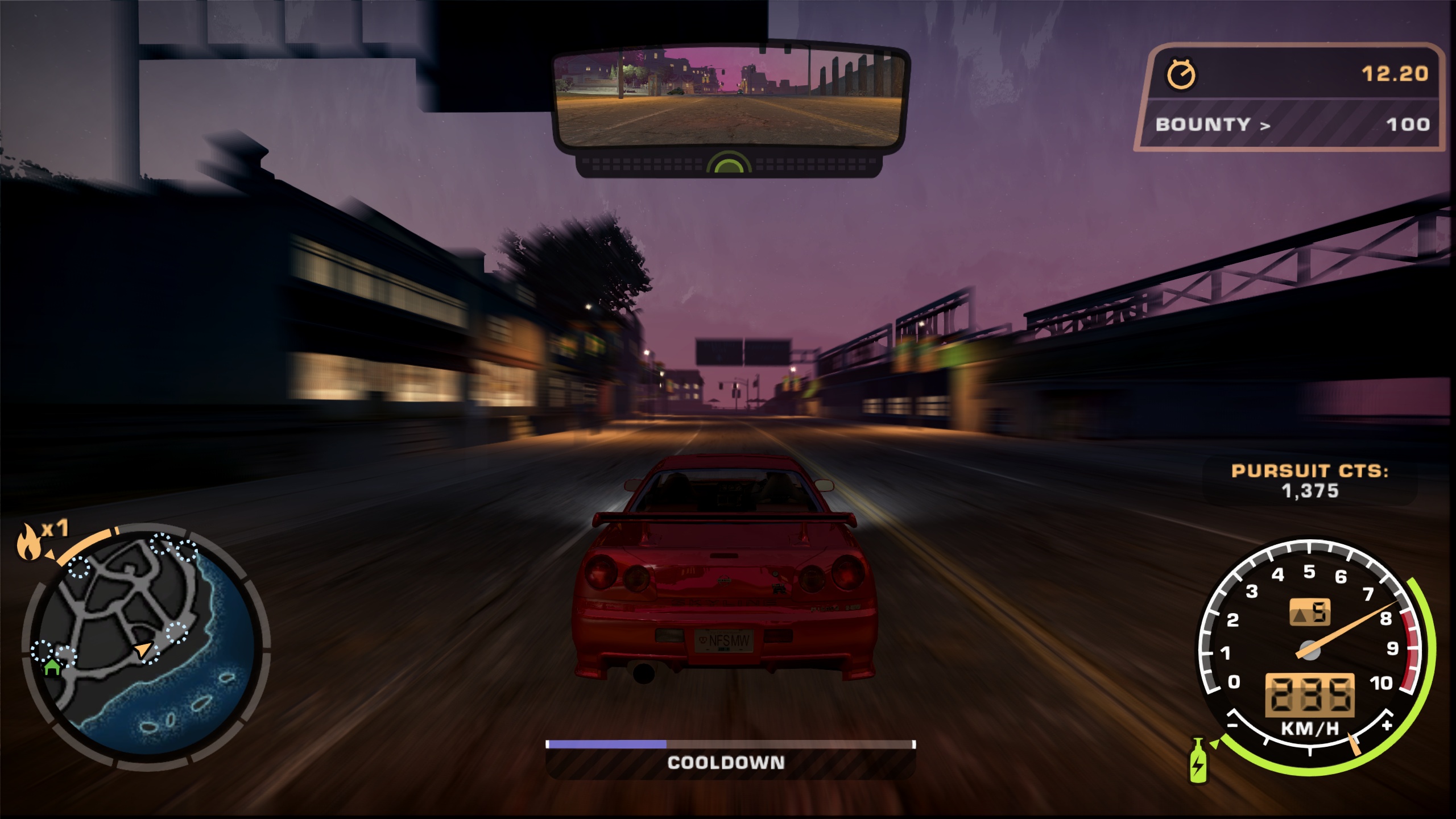Click the stopwatch timer icon

[1182, 73]
